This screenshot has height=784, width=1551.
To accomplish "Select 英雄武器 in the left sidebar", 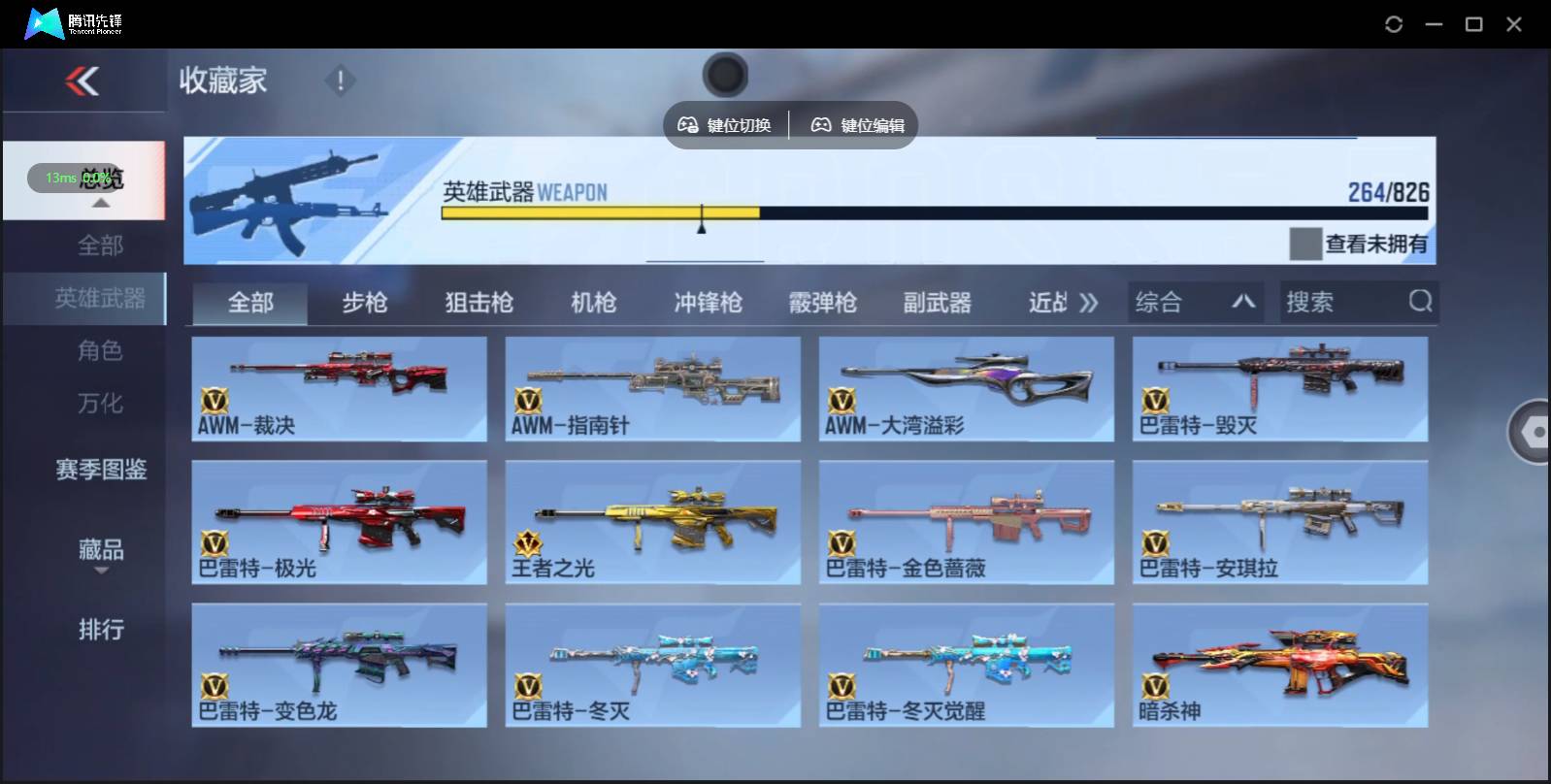I will (x=101, y=299).
